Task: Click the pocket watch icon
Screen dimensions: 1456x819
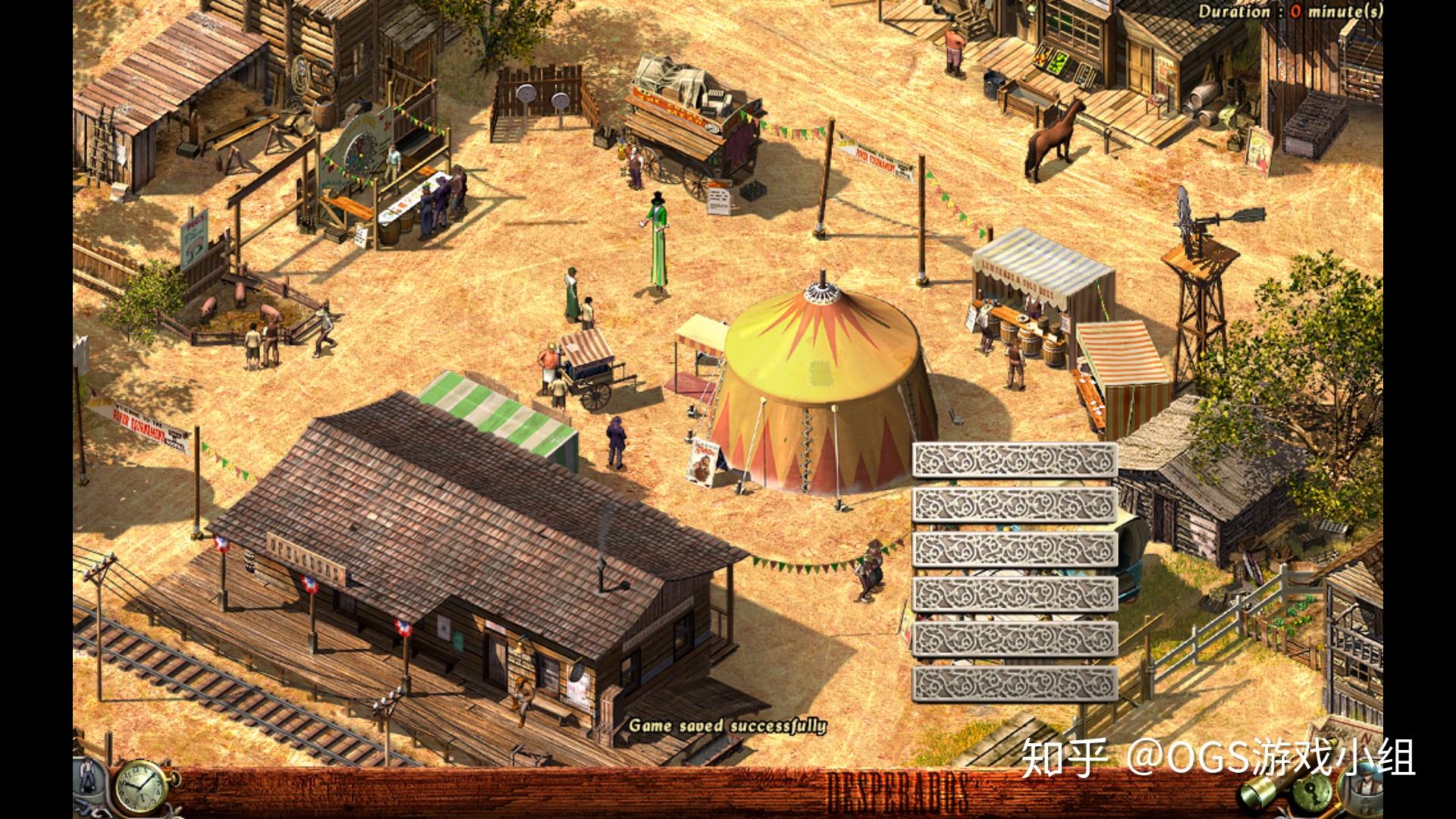Action: [x=140, y=789]
